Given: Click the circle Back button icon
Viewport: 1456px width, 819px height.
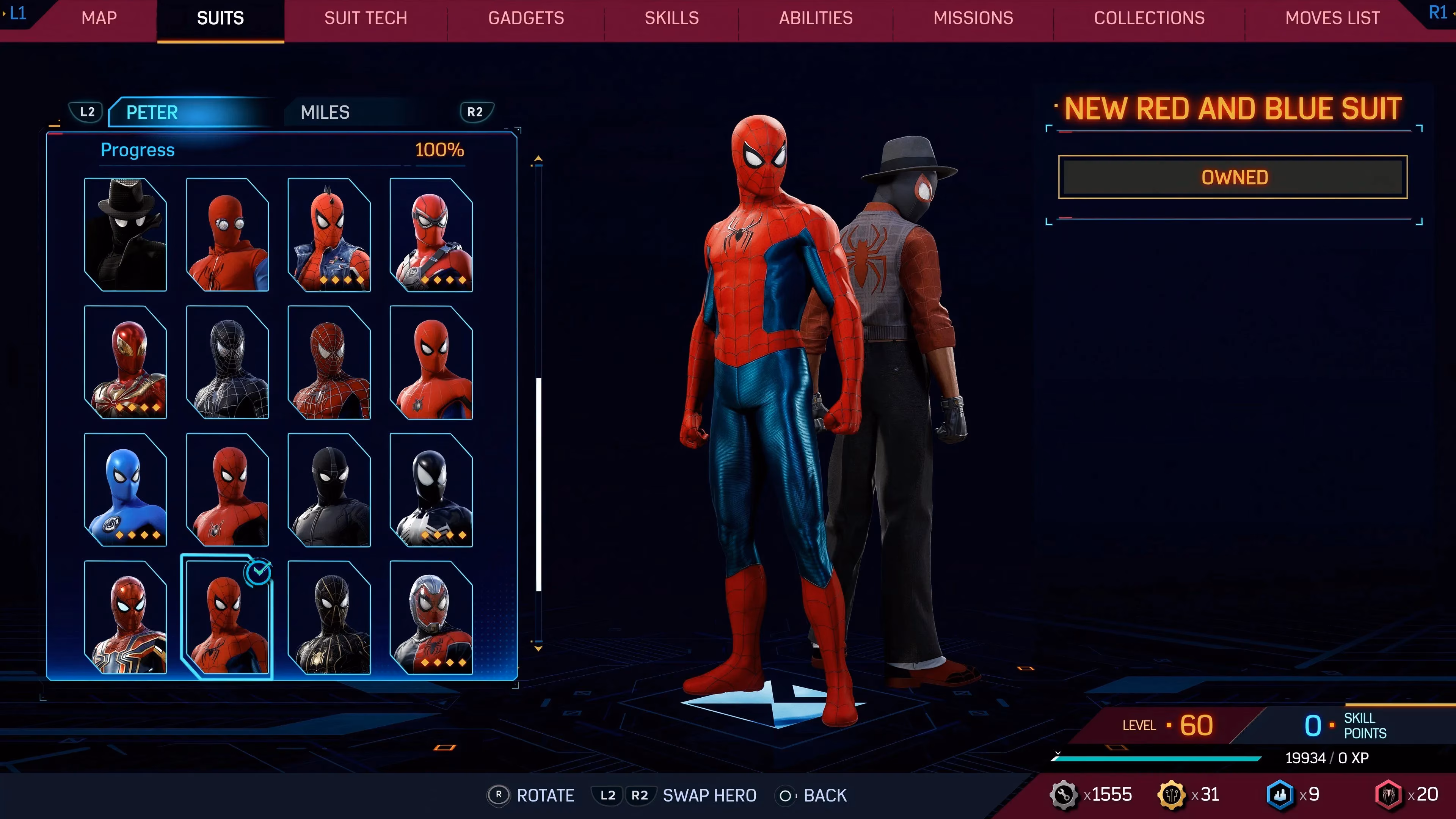Looking at the screenshot, I should coord(786,795).
